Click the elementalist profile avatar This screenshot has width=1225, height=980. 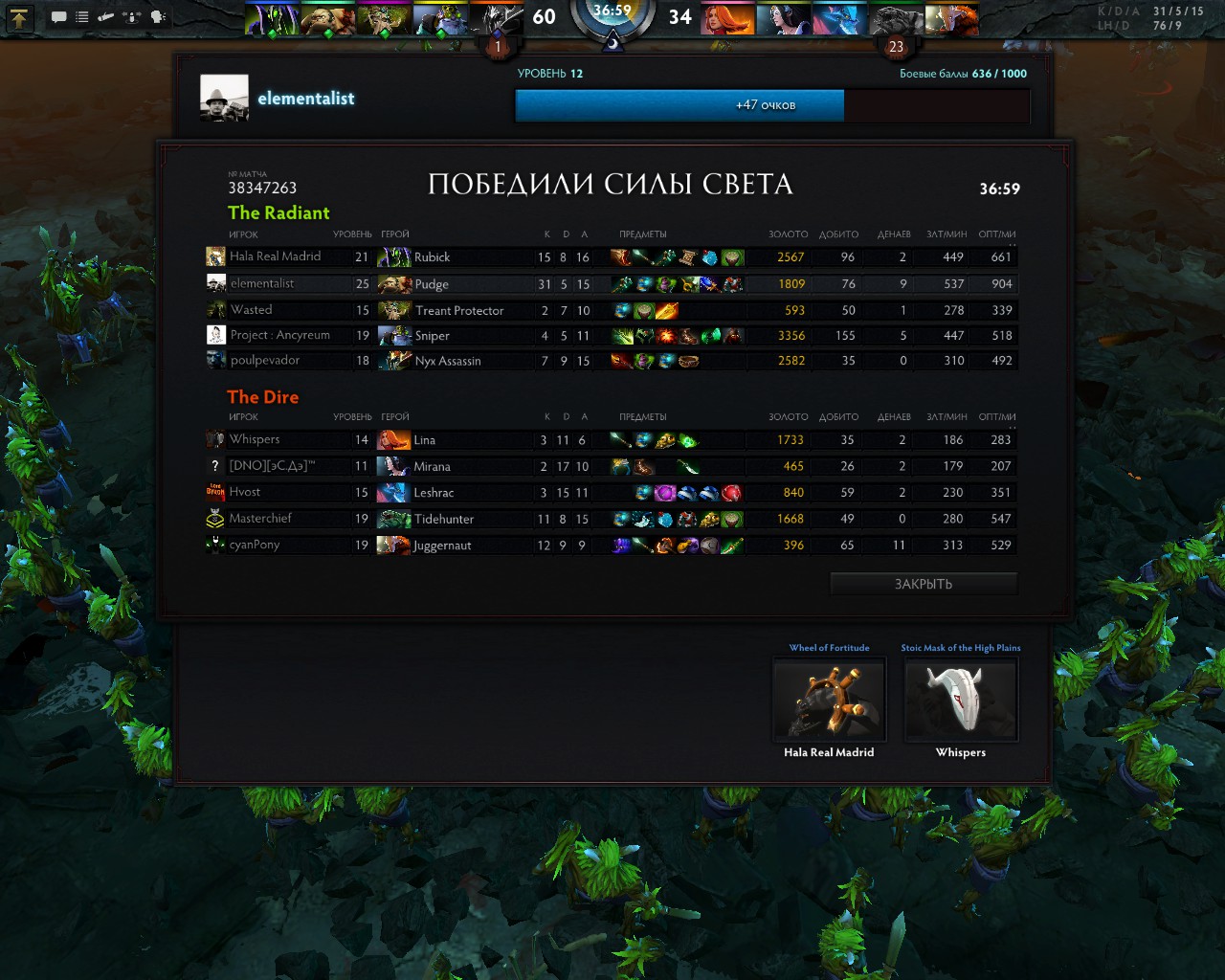click(224, 99)
